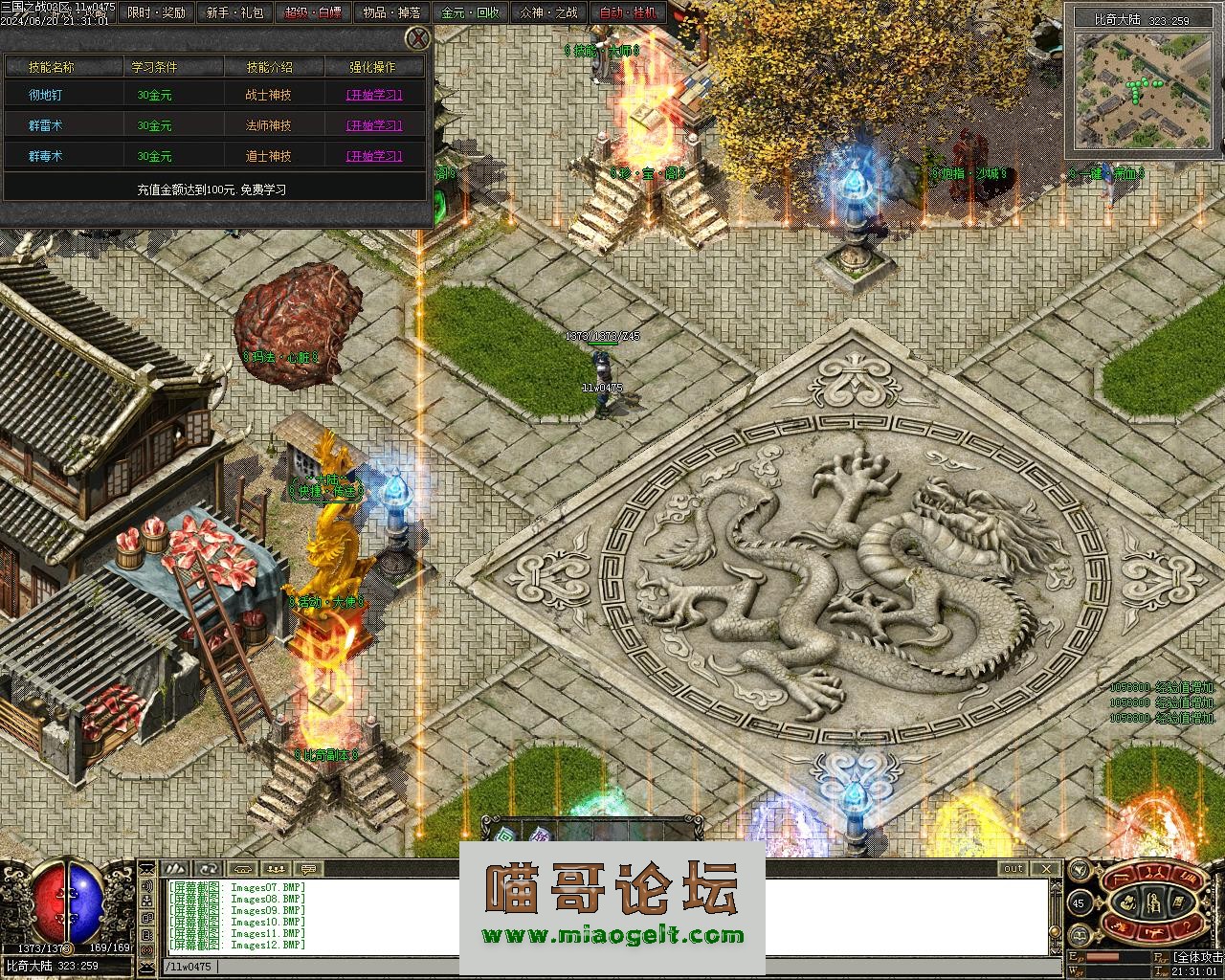Open the 物品·掉落 drop list
1225x980 pixels.
[391, 12]
